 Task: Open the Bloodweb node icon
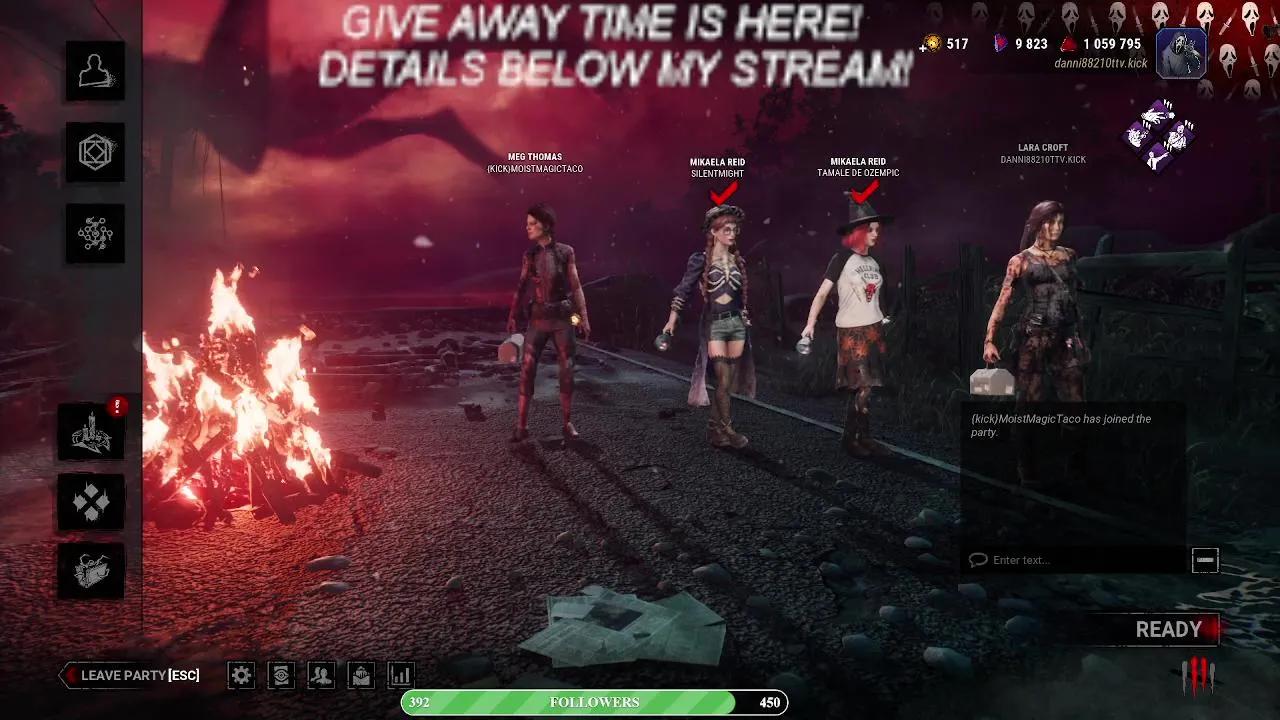pyautogui.click(x=94, y=233)
